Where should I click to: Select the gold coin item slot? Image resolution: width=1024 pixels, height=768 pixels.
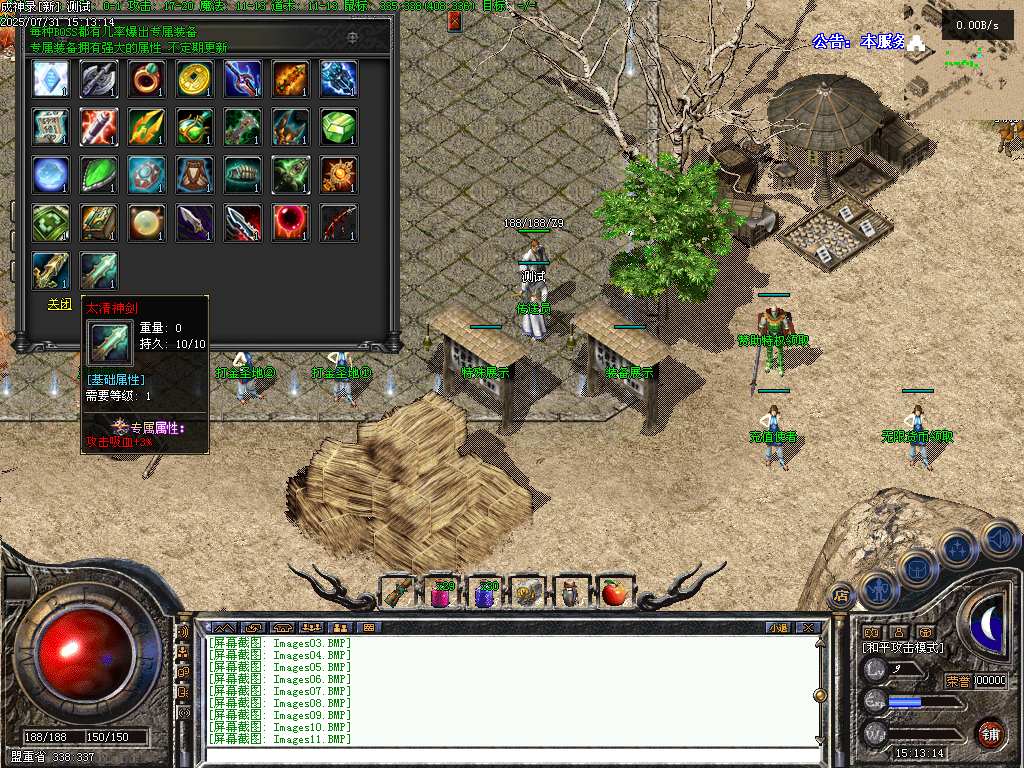195,79
